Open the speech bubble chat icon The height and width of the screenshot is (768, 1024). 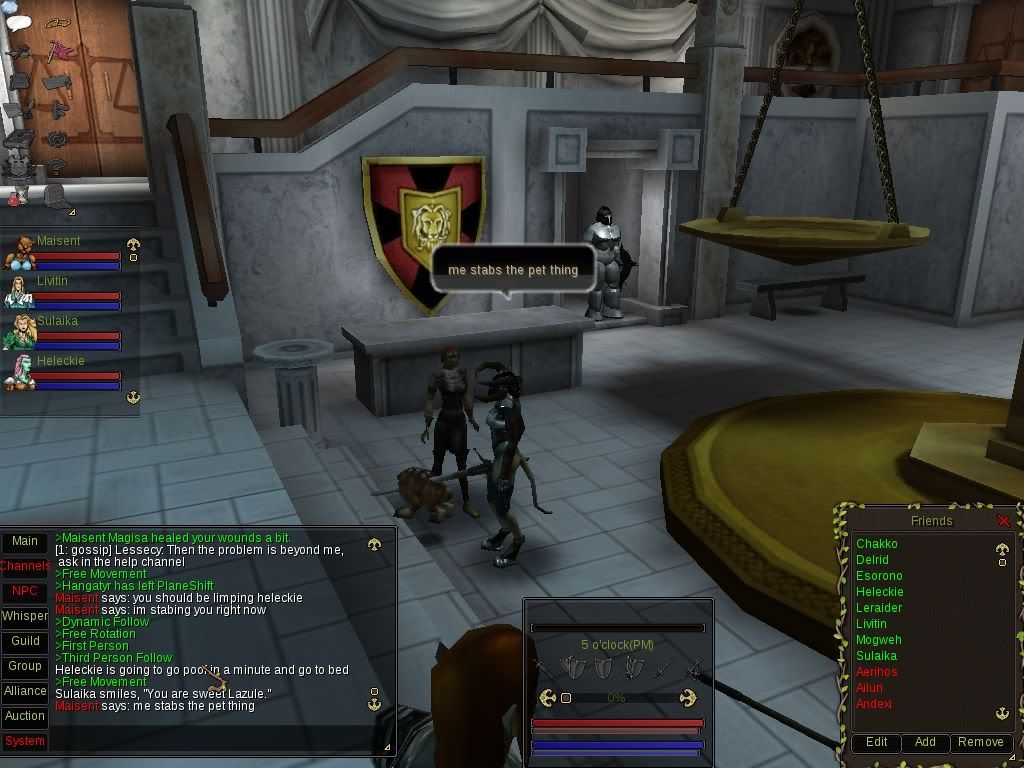point(20,22)
